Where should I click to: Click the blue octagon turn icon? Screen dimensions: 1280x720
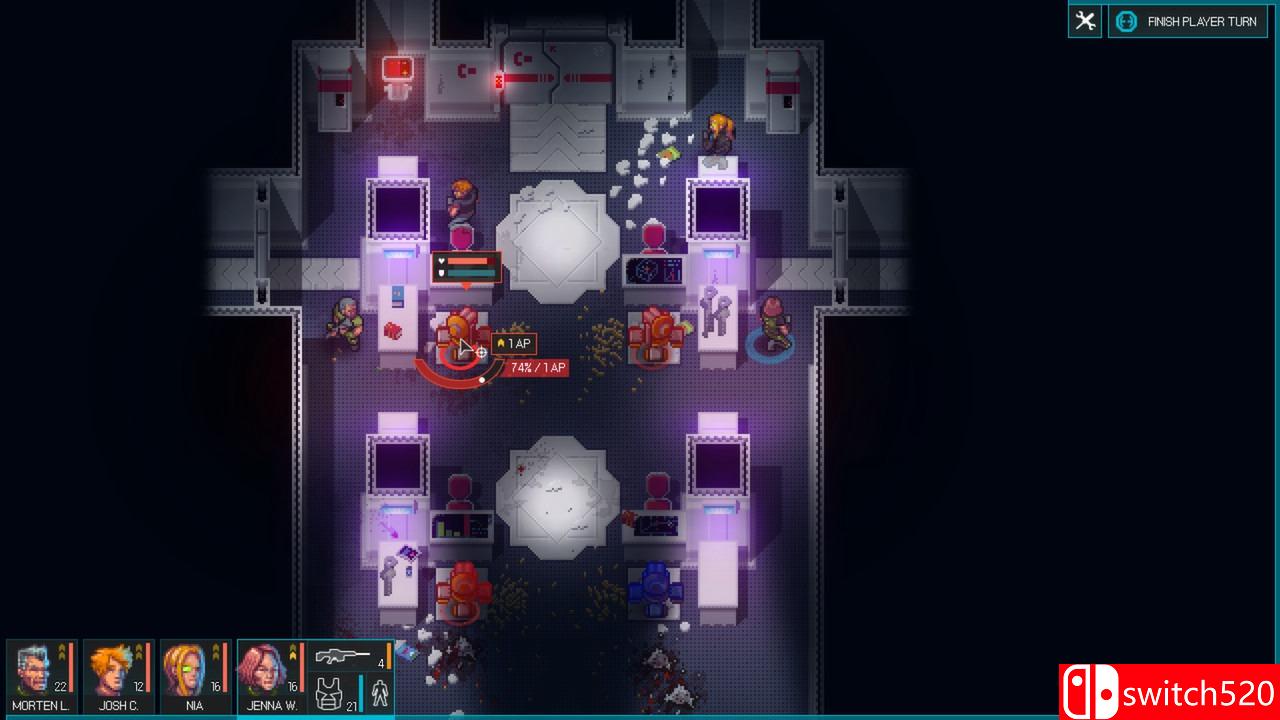1126,20
